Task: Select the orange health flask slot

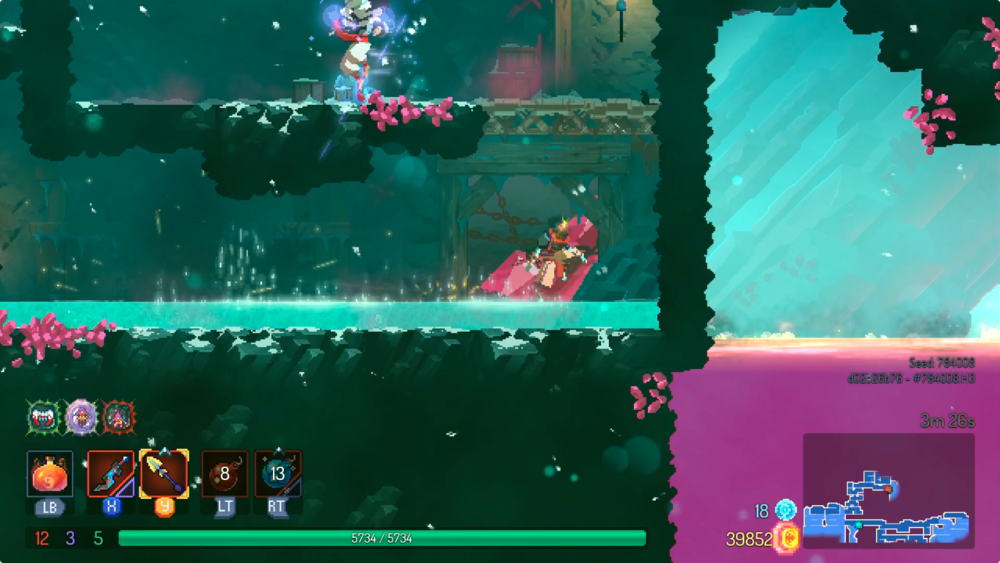Action: (x=49, y=473)
